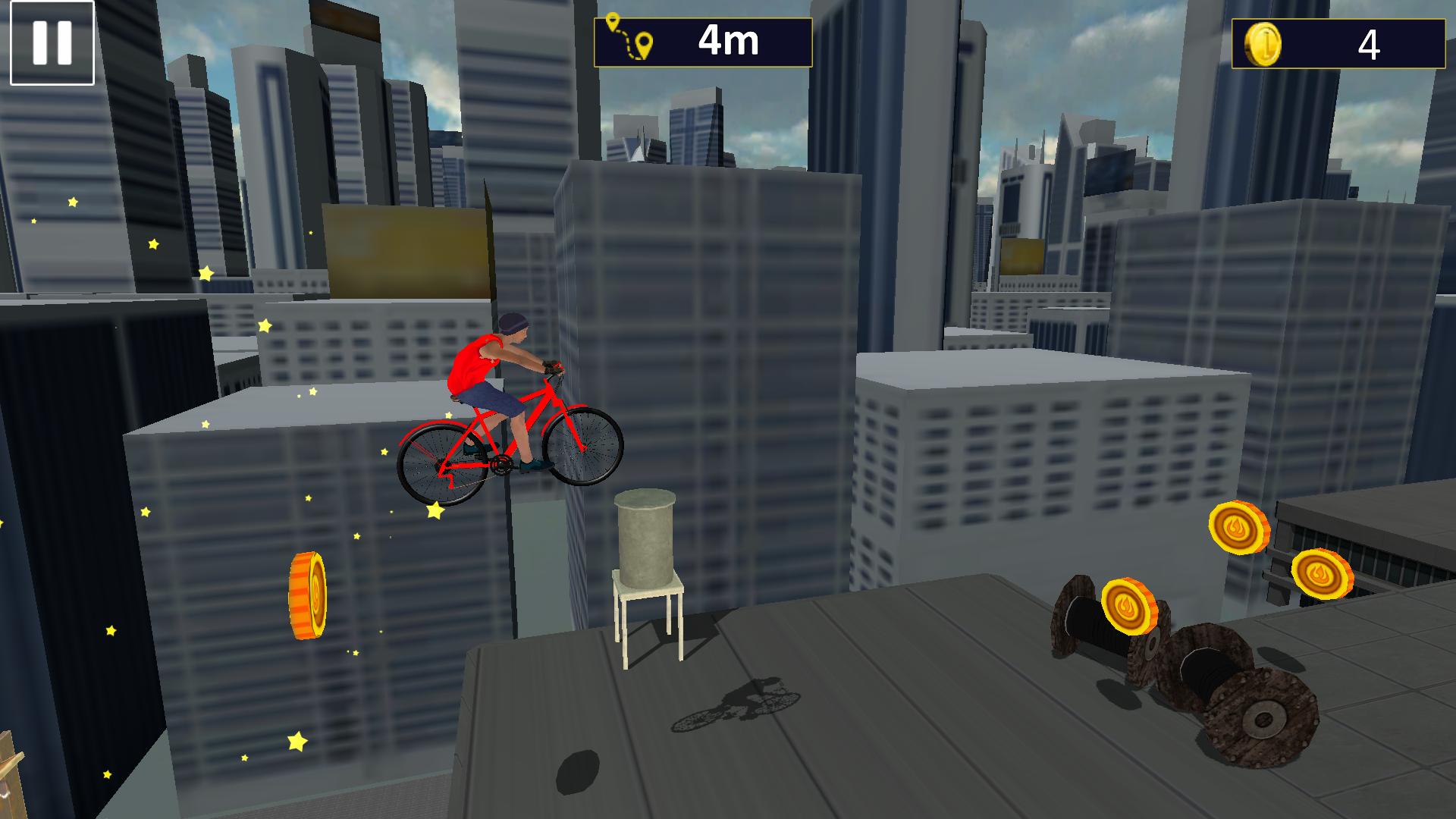Select the yellow location pin icon
This screenshot has width=1456, height=819.
pos(645,42)
